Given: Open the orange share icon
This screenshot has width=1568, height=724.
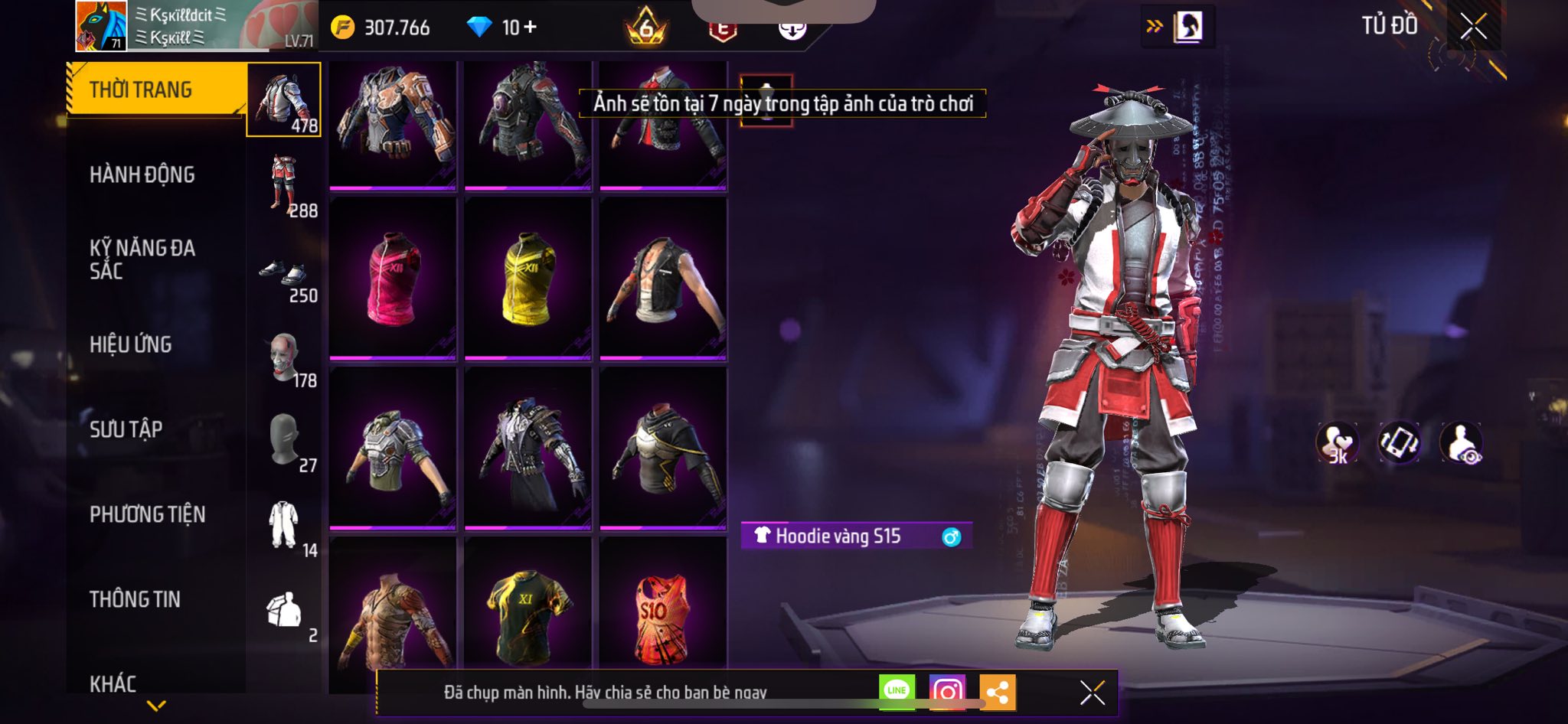Looking at the screenshot, I should click(997, 693).
